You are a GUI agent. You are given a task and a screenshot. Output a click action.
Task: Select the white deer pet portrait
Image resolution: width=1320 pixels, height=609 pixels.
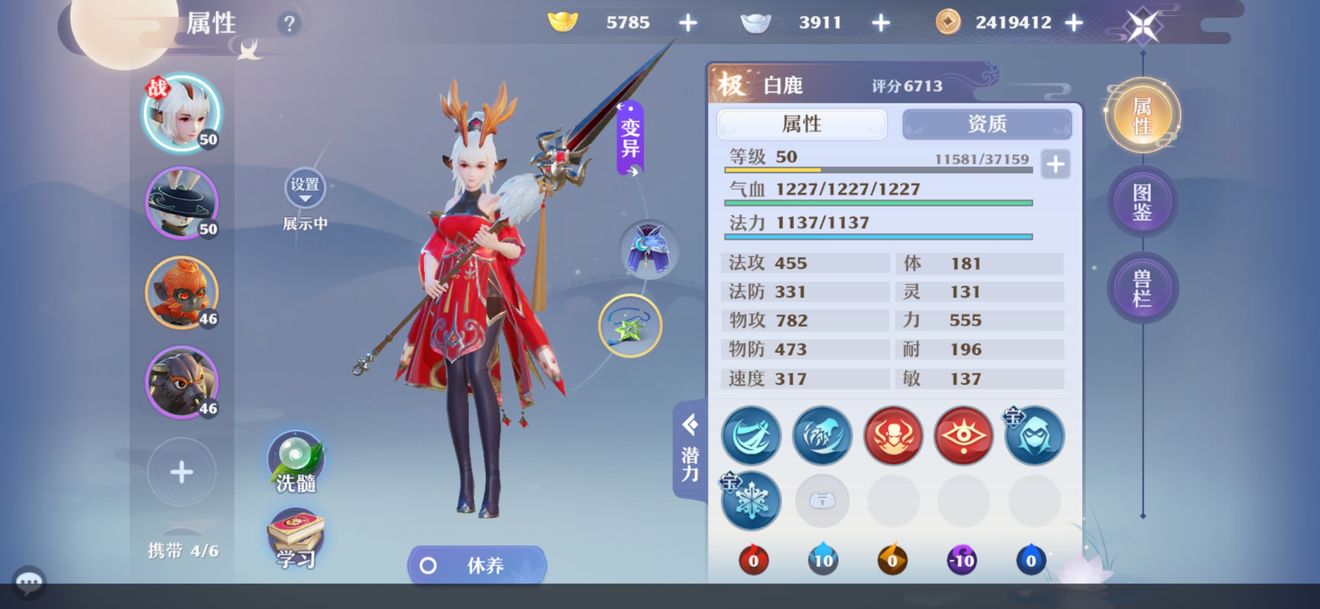pos(181,112)
